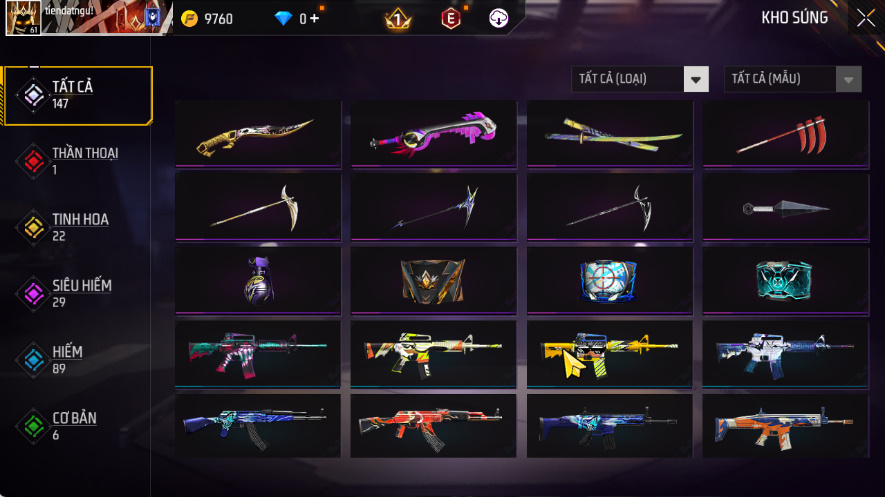Open the red hexagon E badge
This screenshot has width=885, height=497.
pyautogui.click(x=451, y=19)
